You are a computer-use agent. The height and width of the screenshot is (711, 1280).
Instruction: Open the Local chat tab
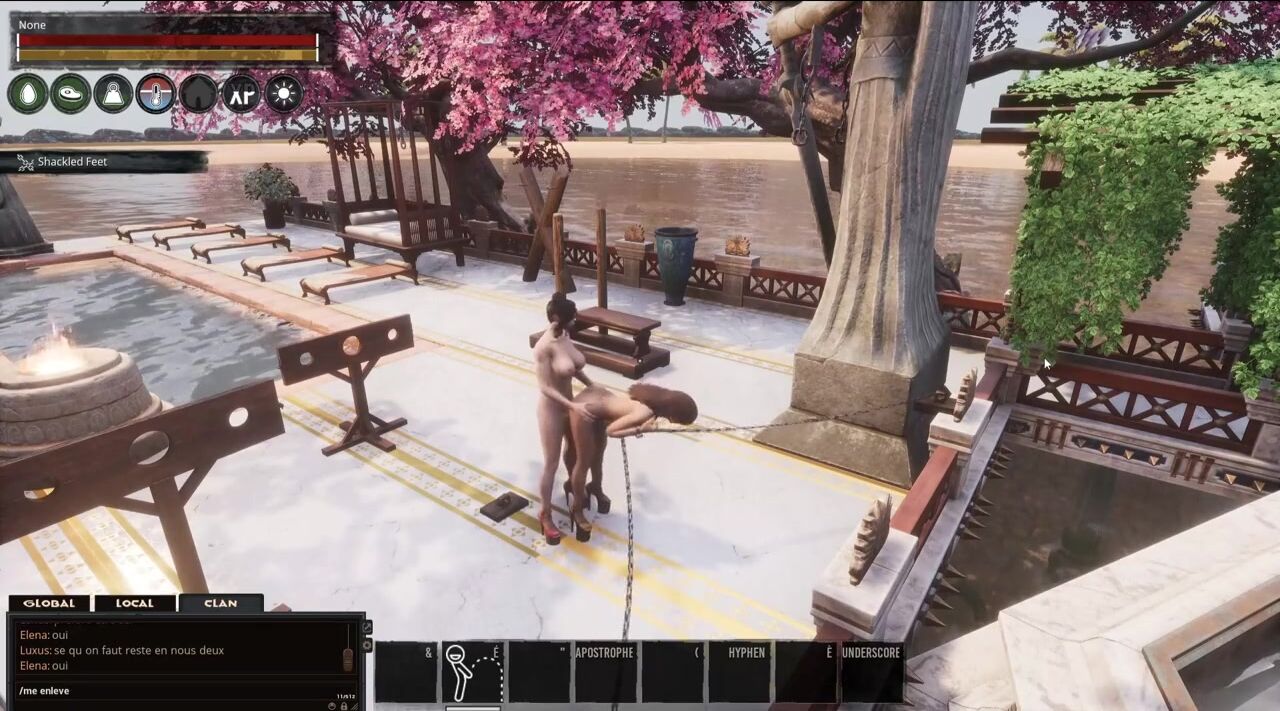tap(134, 603)
